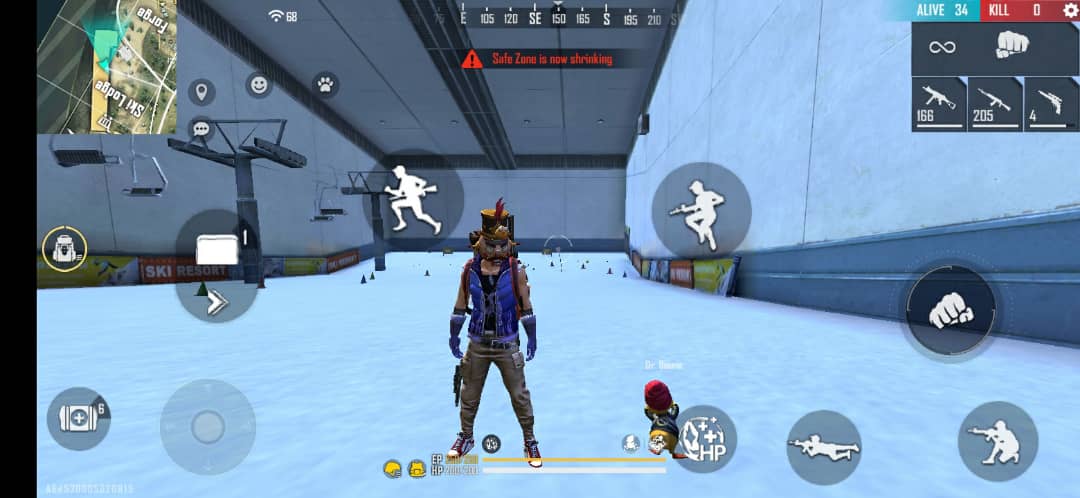Equip the rifle with 205 ammo

(x=994, y=103)
